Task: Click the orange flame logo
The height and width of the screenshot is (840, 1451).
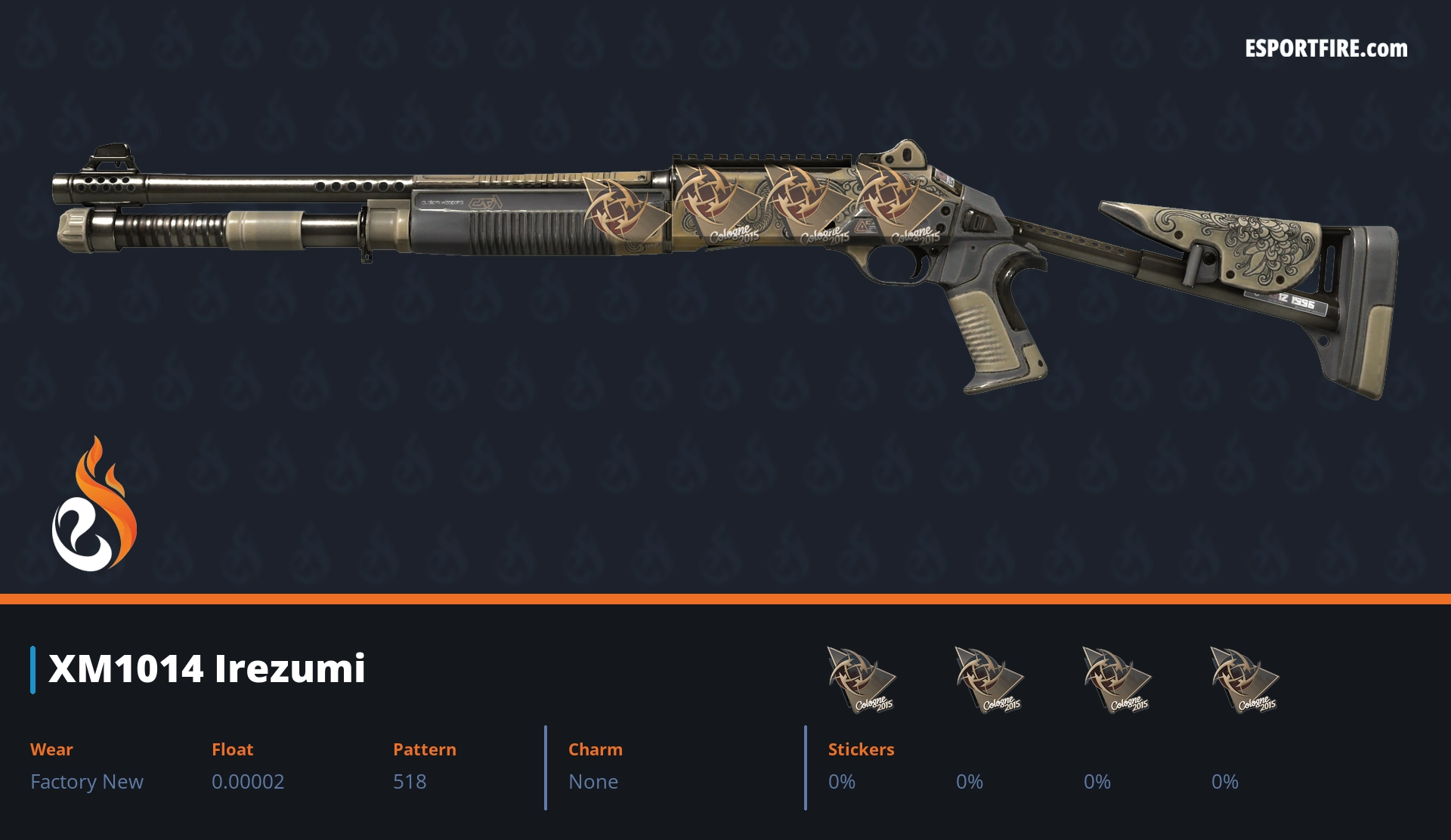Action: (94, 504)
